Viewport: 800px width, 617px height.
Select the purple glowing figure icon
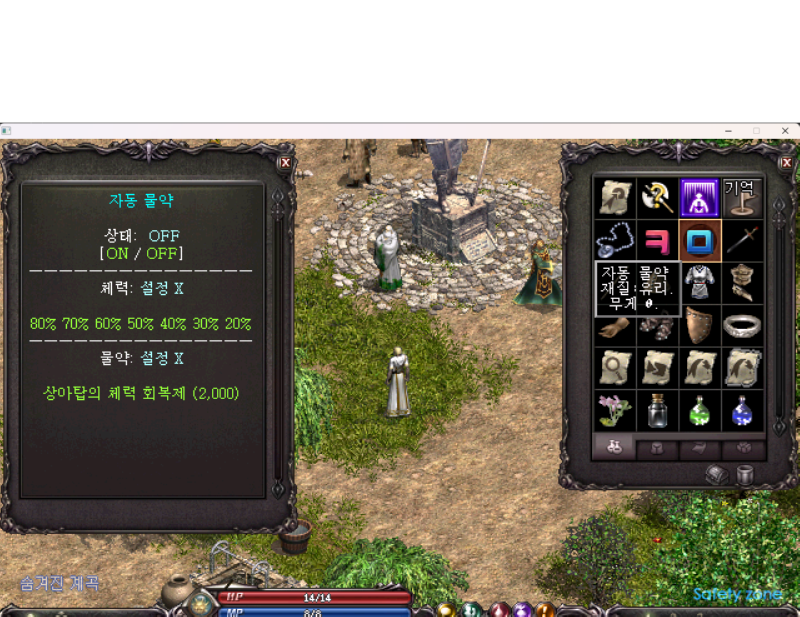pos(700,198)
